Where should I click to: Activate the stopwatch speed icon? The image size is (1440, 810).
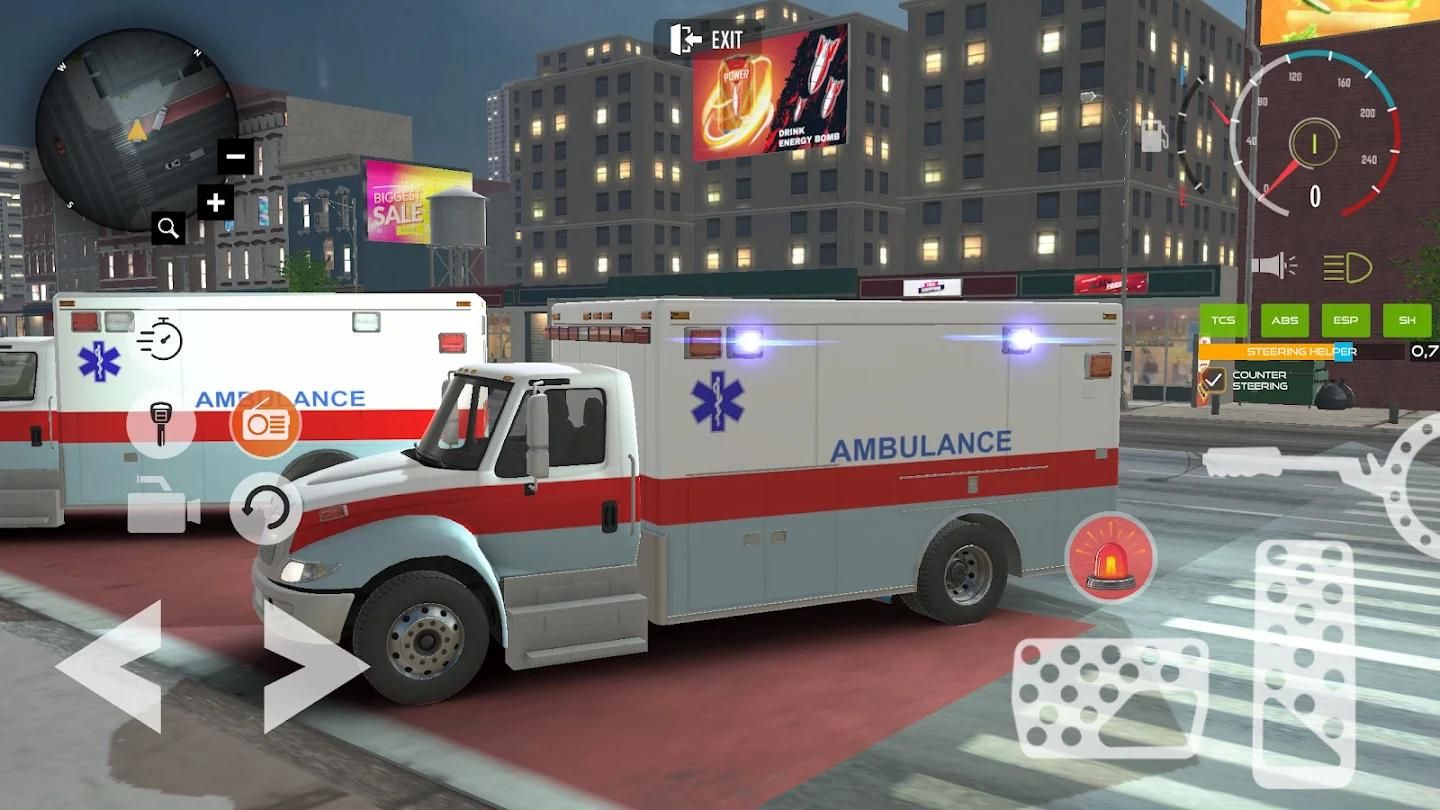(x=160, y=339)
